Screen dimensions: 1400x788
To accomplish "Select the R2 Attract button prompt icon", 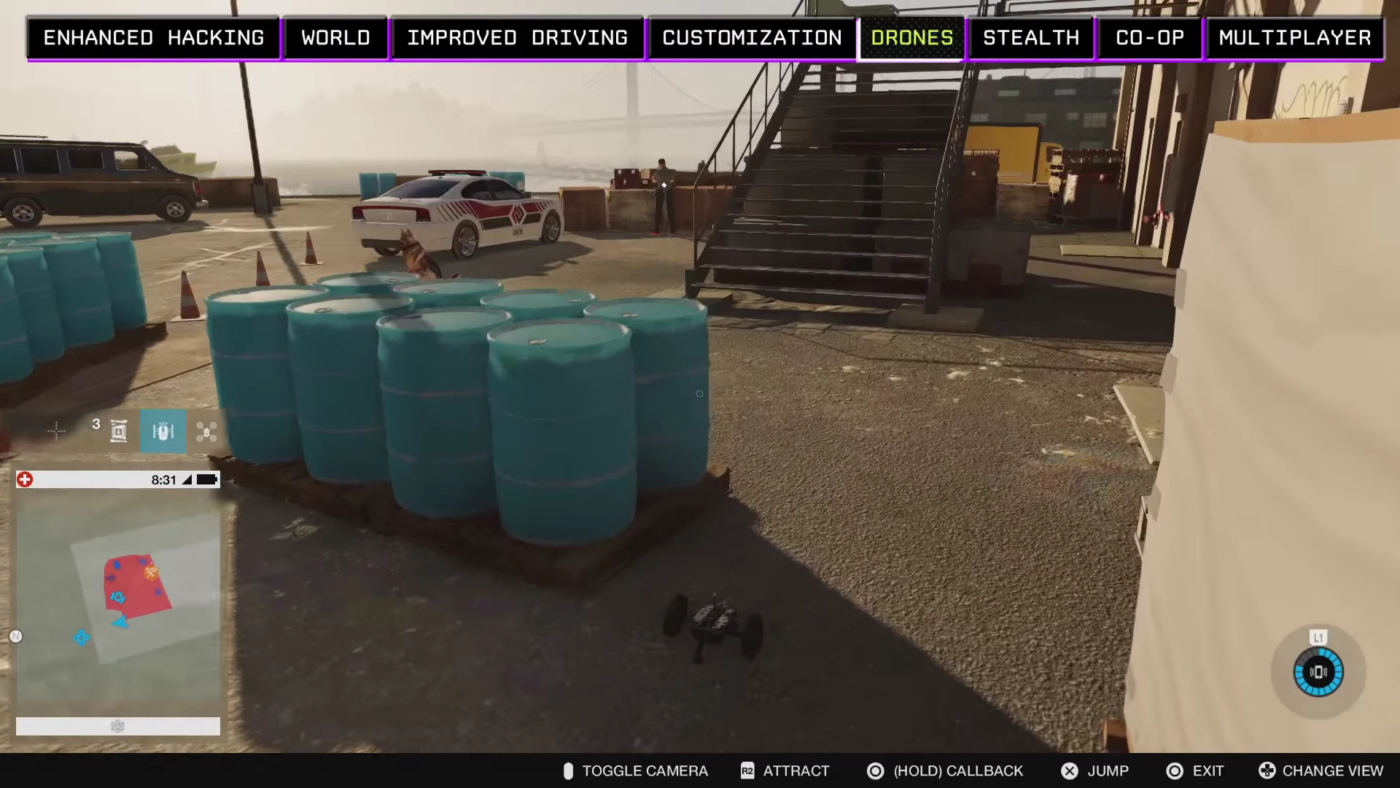I will tap(747, 771).
